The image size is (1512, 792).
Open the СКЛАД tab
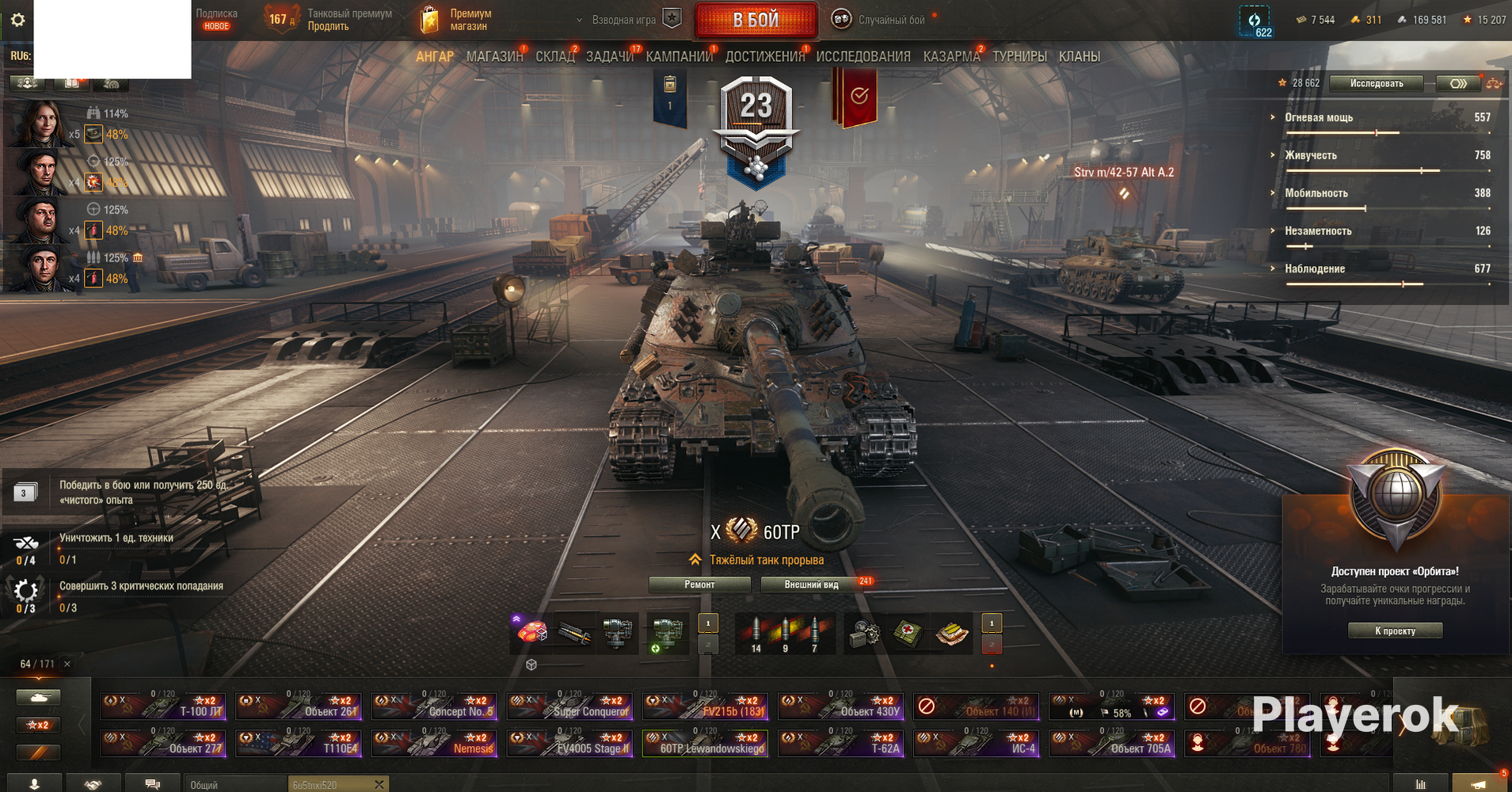point(554,57)
